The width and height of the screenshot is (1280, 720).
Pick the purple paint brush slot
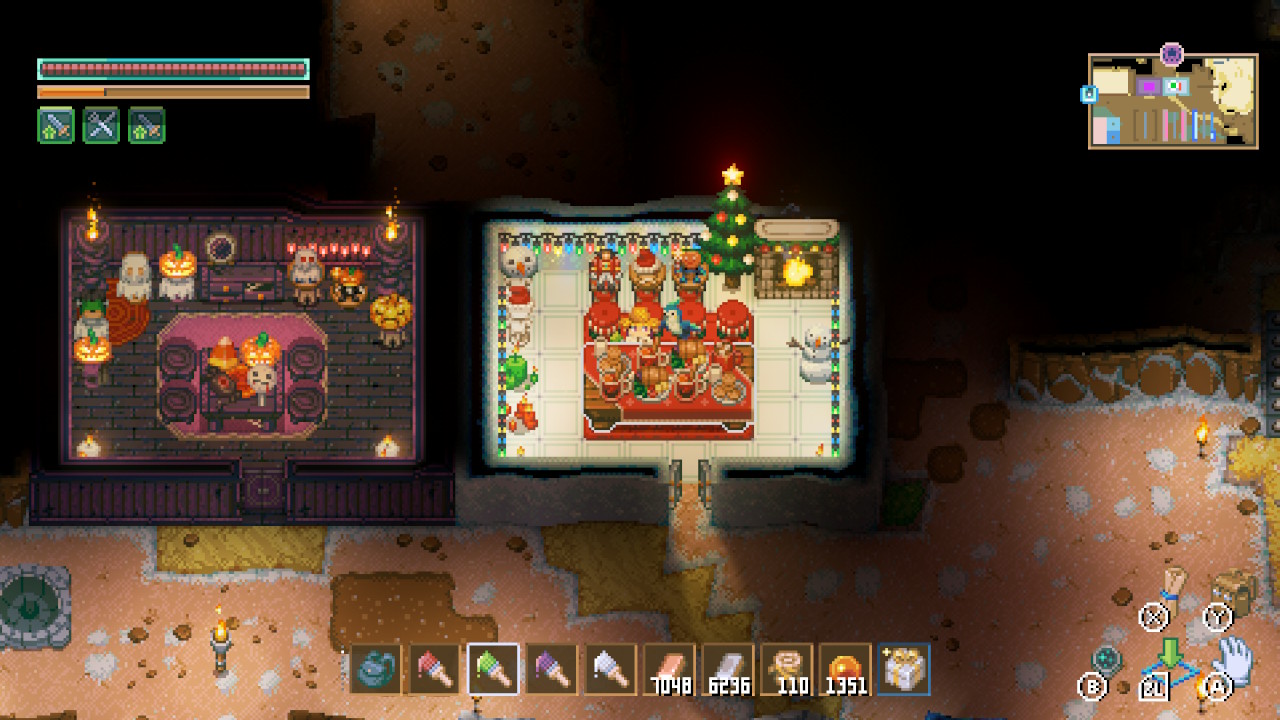click(552, 669)
